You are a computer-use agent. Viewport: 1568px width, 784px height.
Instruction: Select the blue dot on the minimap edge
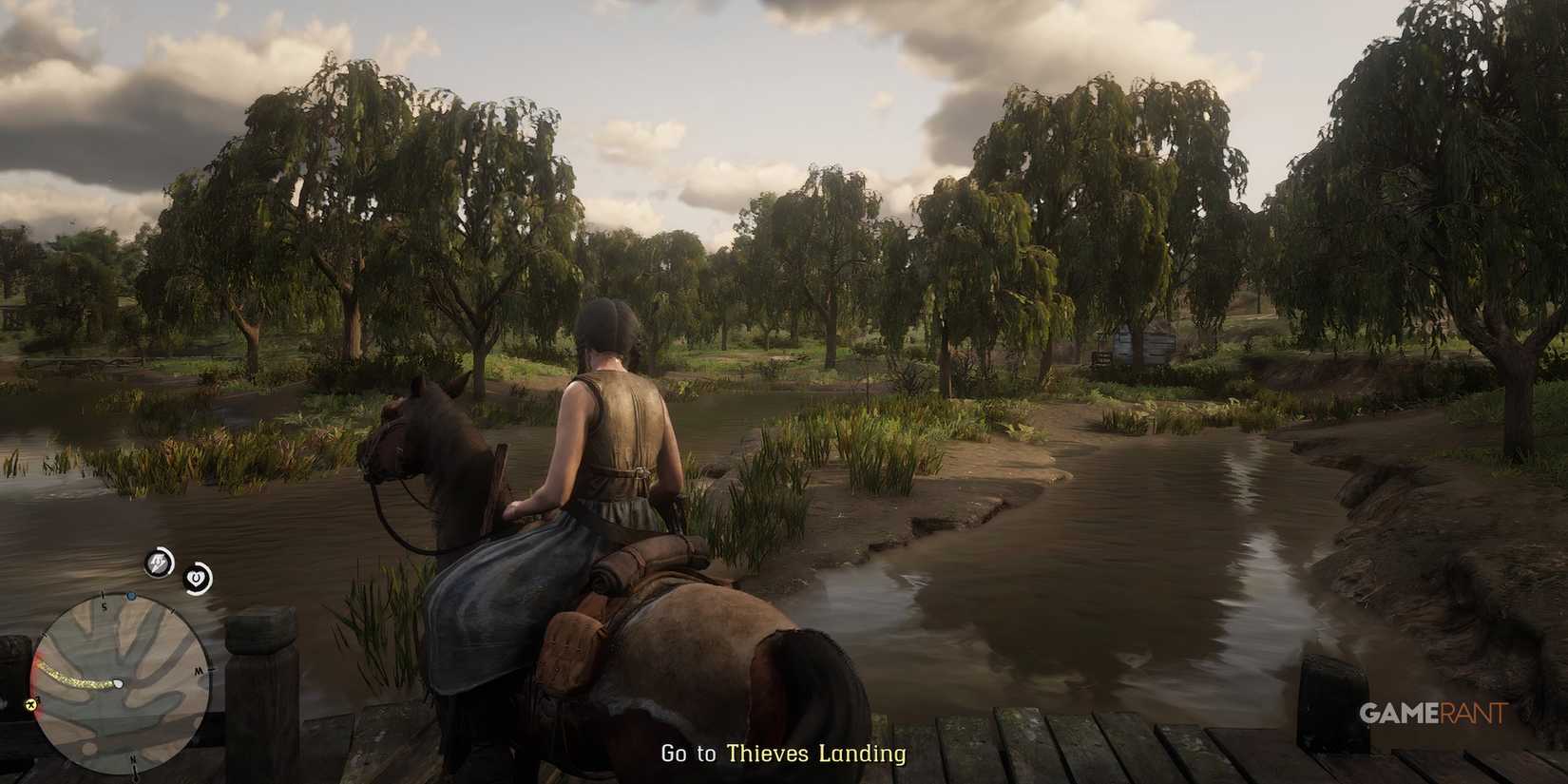131,596
